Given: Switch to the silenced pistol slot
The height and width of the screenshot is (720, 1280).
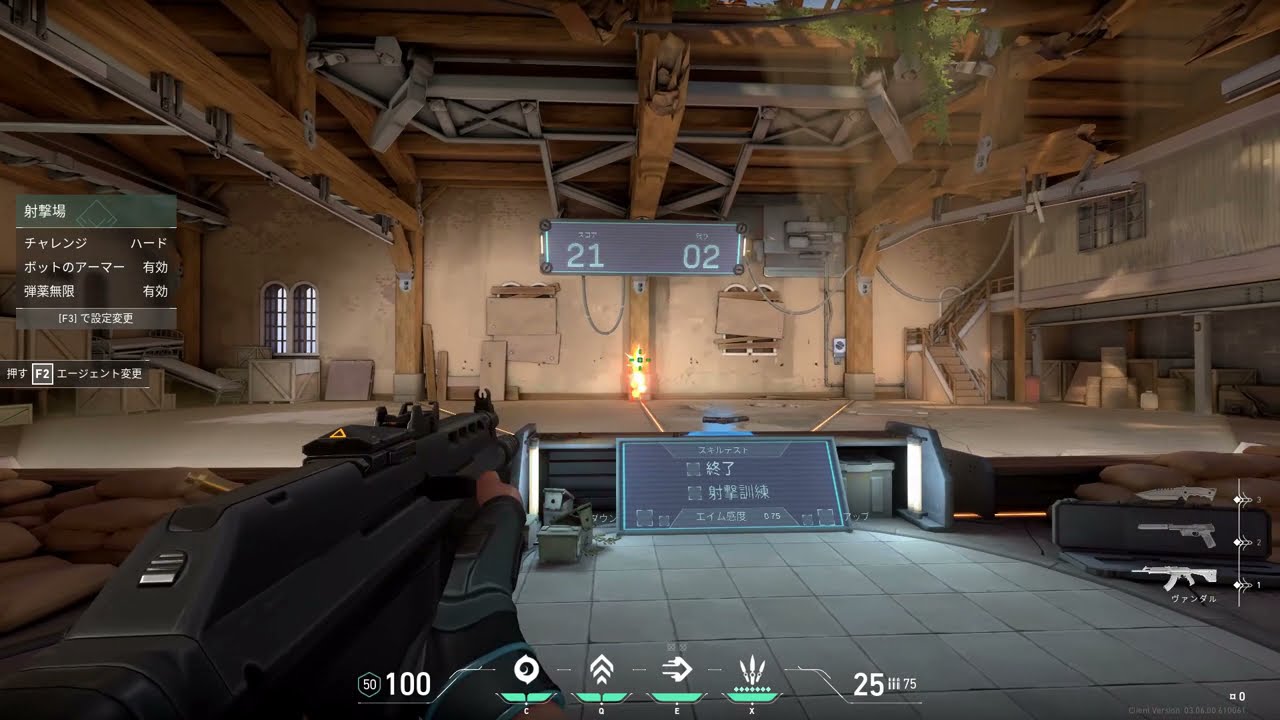Looking at the screenshot, I should pos(1177,535).
